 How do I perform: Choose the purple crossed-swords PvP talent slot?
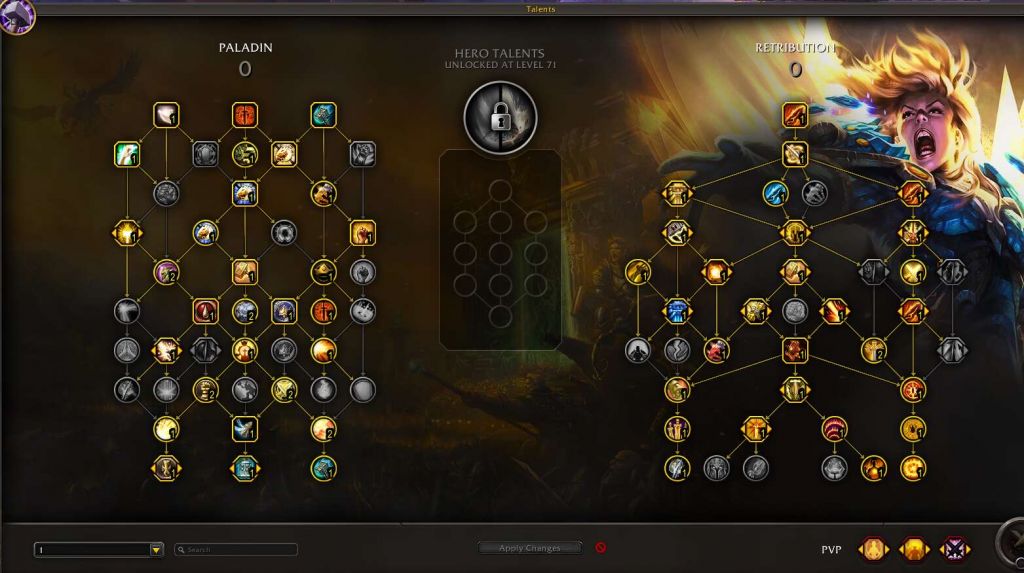(954, 549)
